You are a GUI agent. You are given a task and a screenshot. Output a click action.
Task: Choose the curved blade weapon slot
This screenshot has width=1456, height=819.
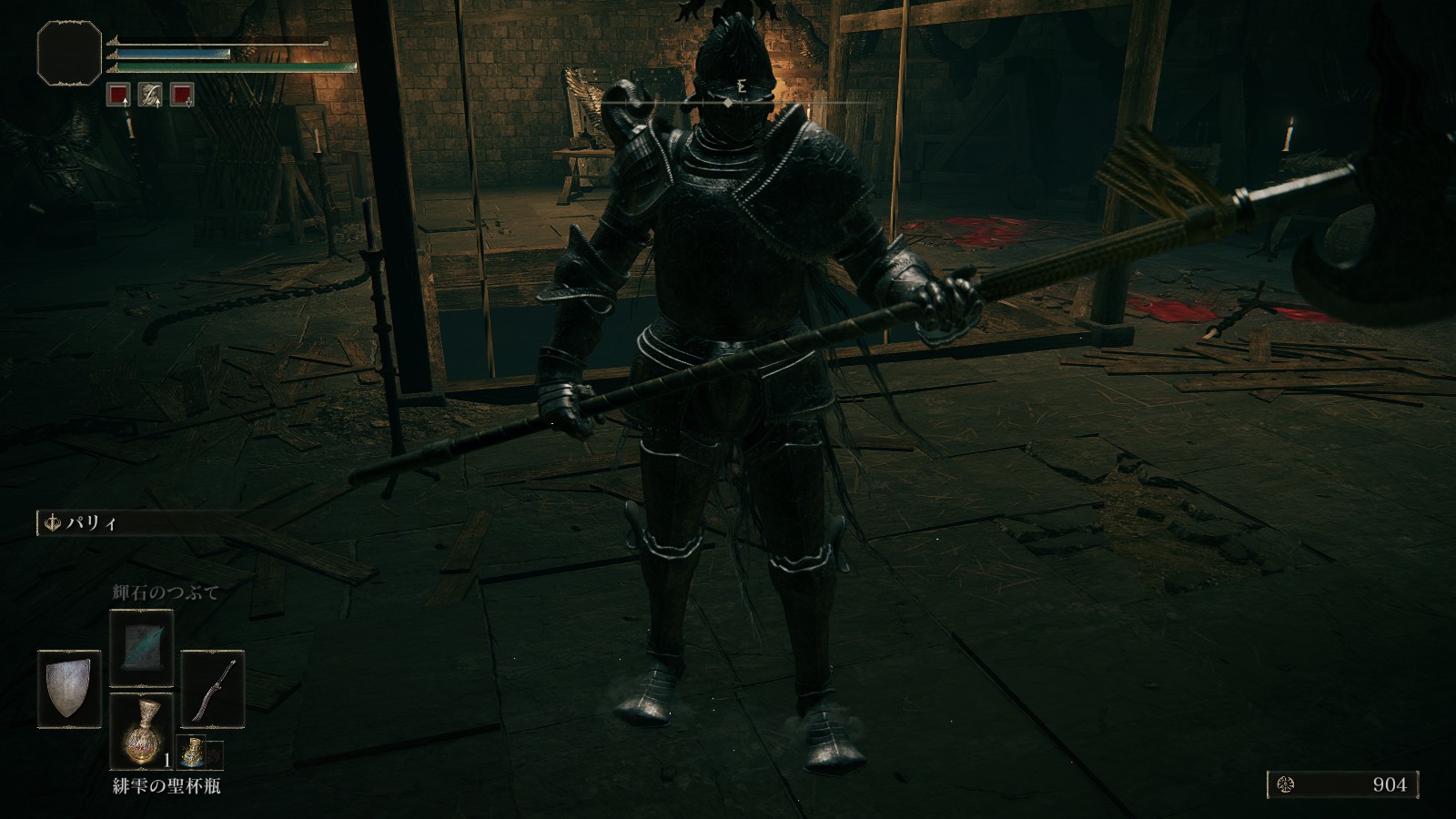[x=212, y=687]
